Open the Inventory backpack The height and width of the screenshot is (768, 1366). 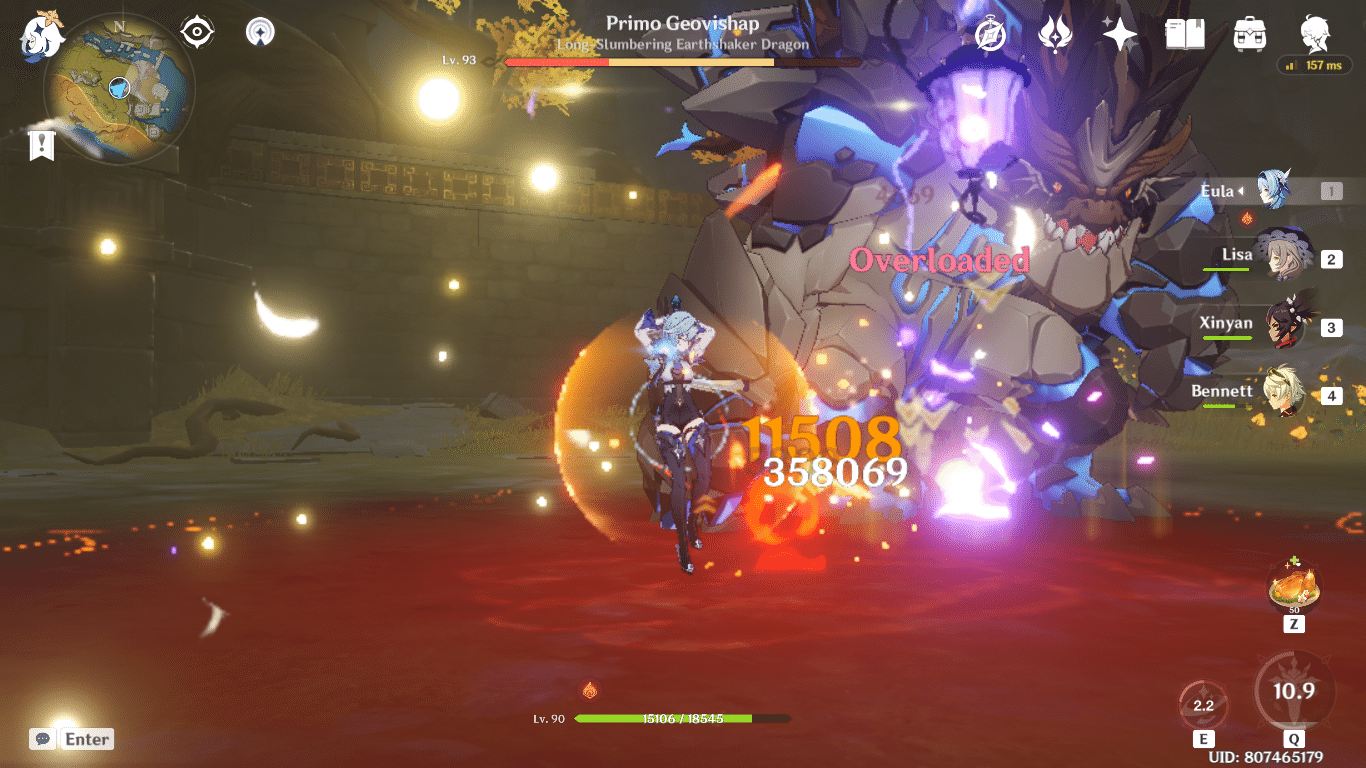click(1250, 31)
